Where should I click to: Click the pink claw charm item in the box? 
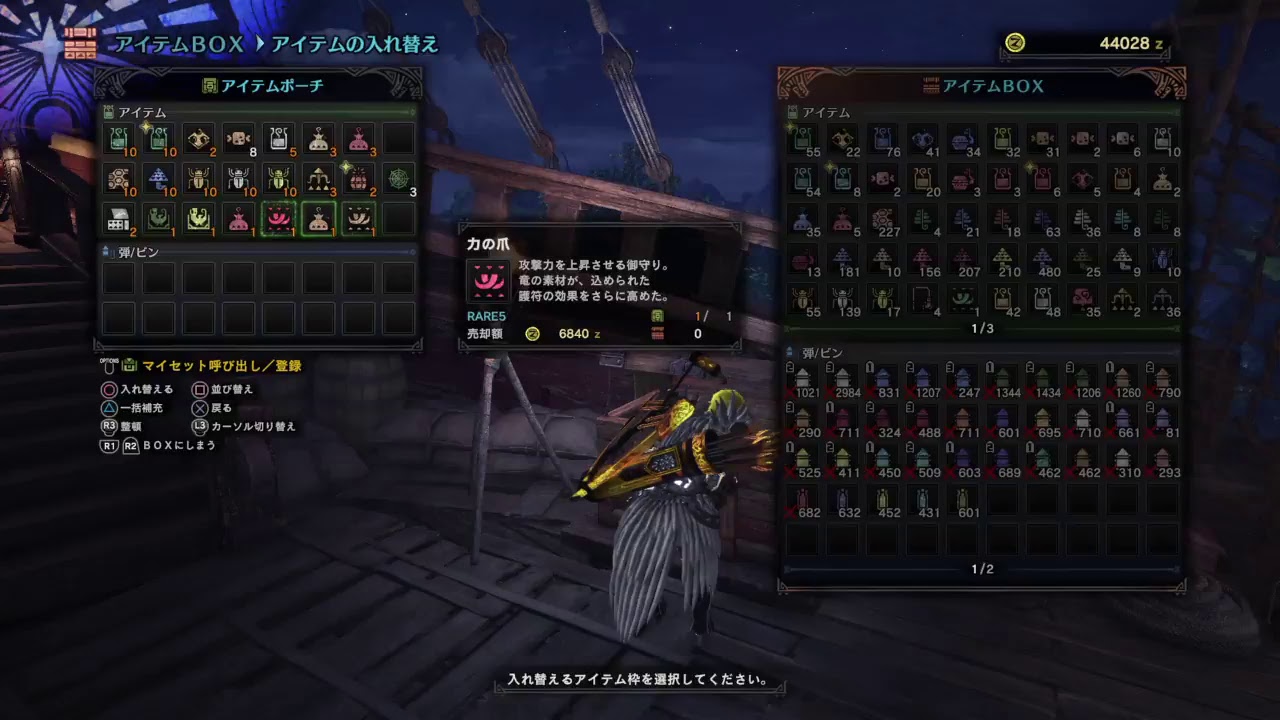[1081, 297]
